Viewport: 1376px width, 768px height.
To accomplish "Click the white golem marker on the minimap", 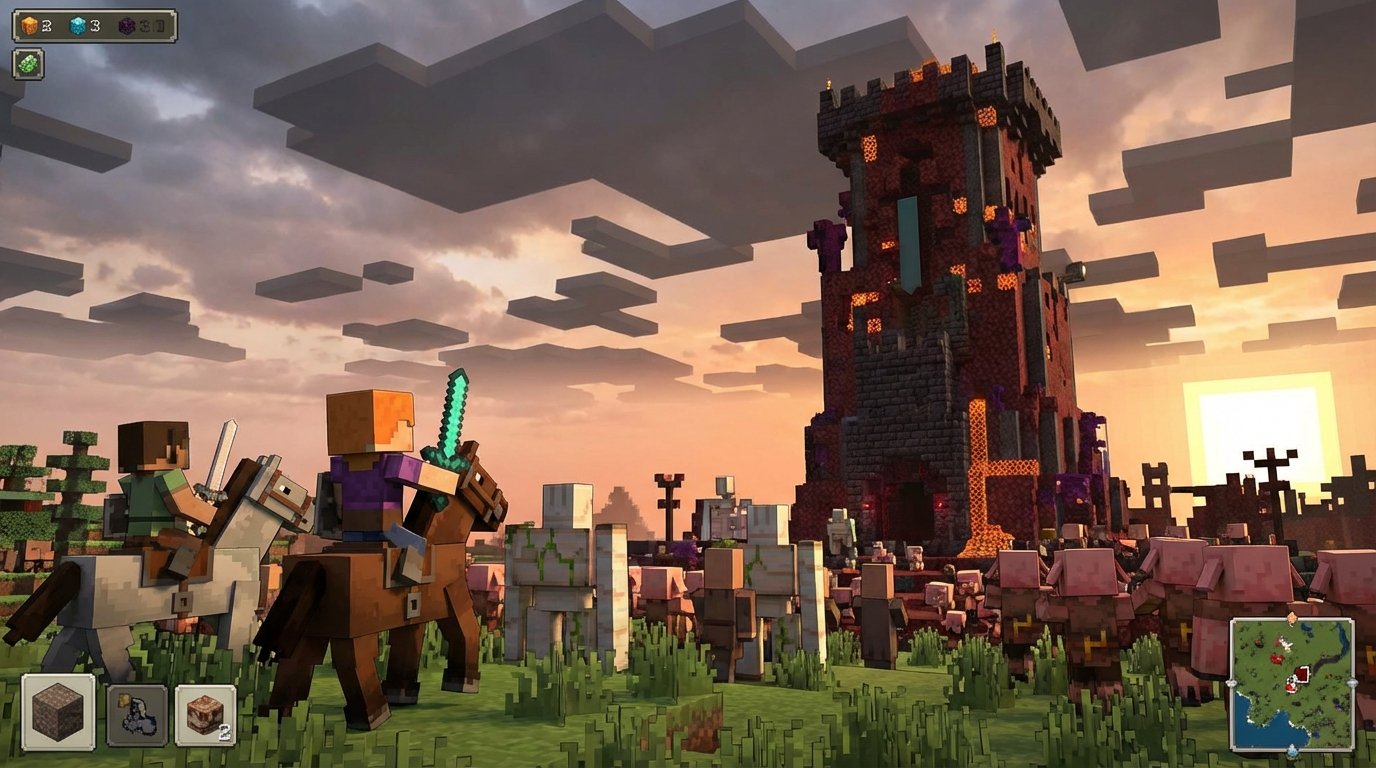I will (1285, 643).
